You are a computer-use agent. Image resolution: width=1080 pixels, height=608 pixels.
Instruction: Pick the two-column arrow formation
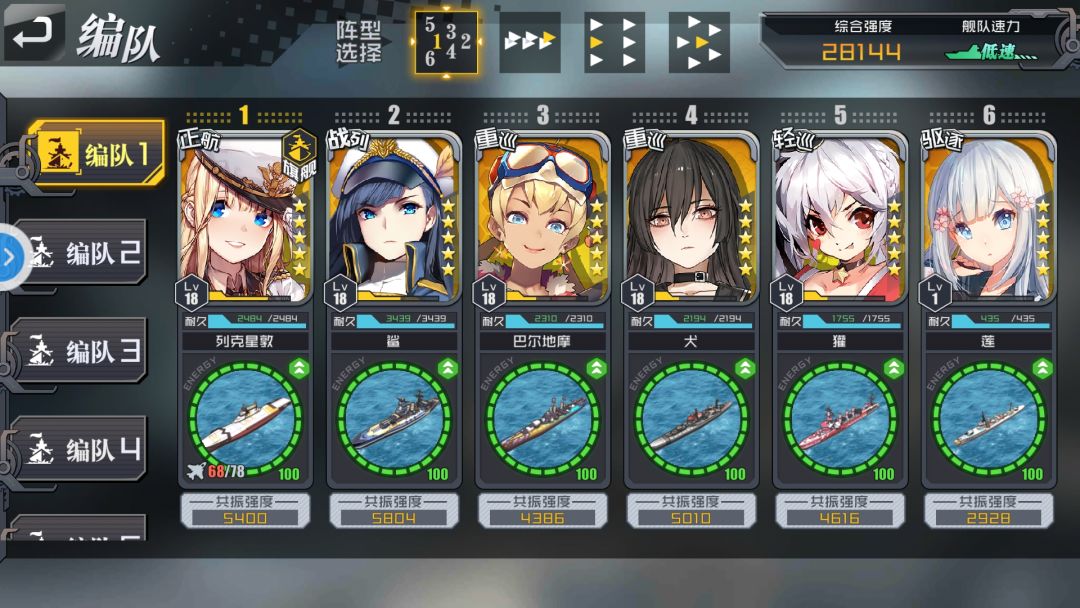[x=614, y=42]
